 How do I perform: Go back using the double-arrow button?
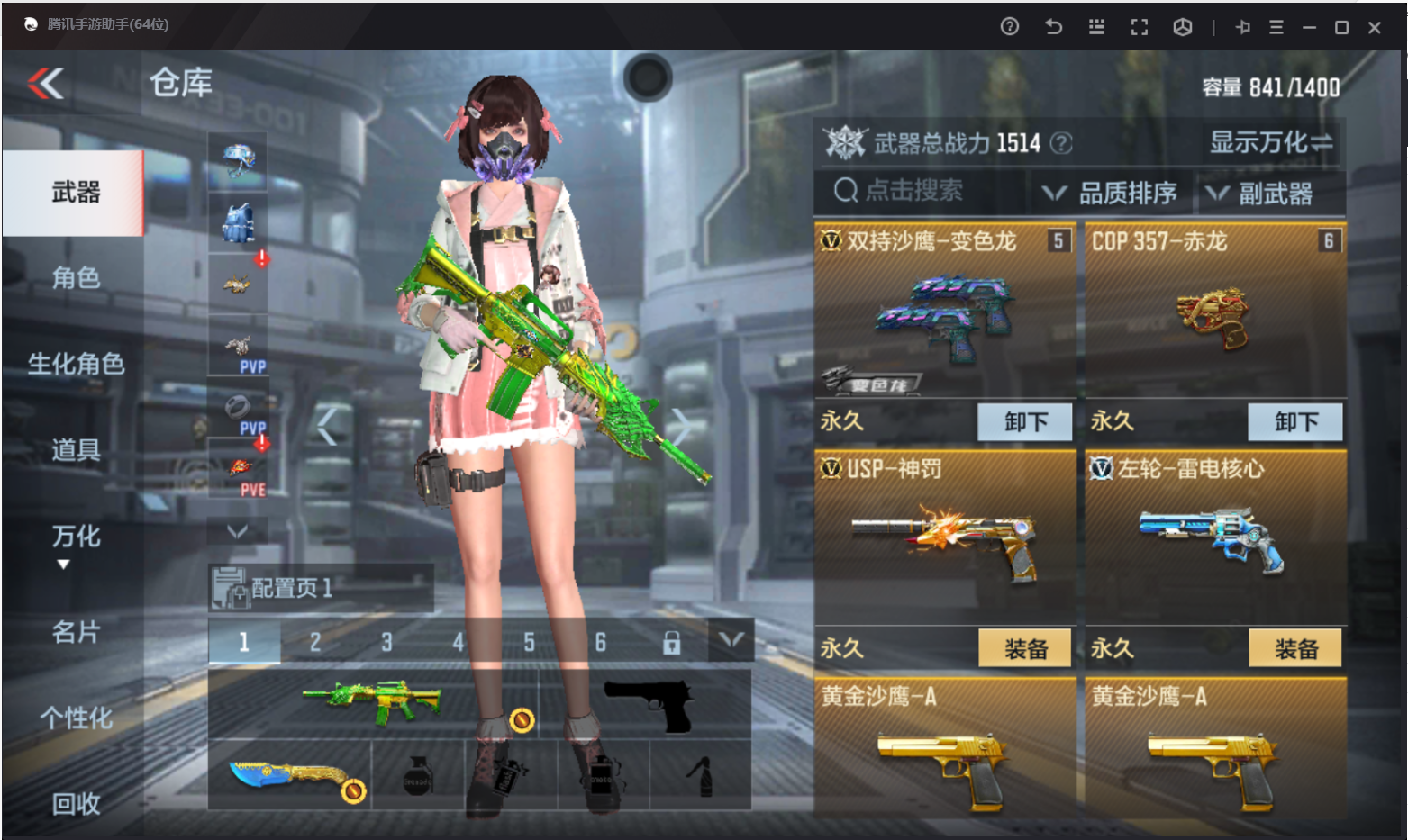[x=46, y=84]
